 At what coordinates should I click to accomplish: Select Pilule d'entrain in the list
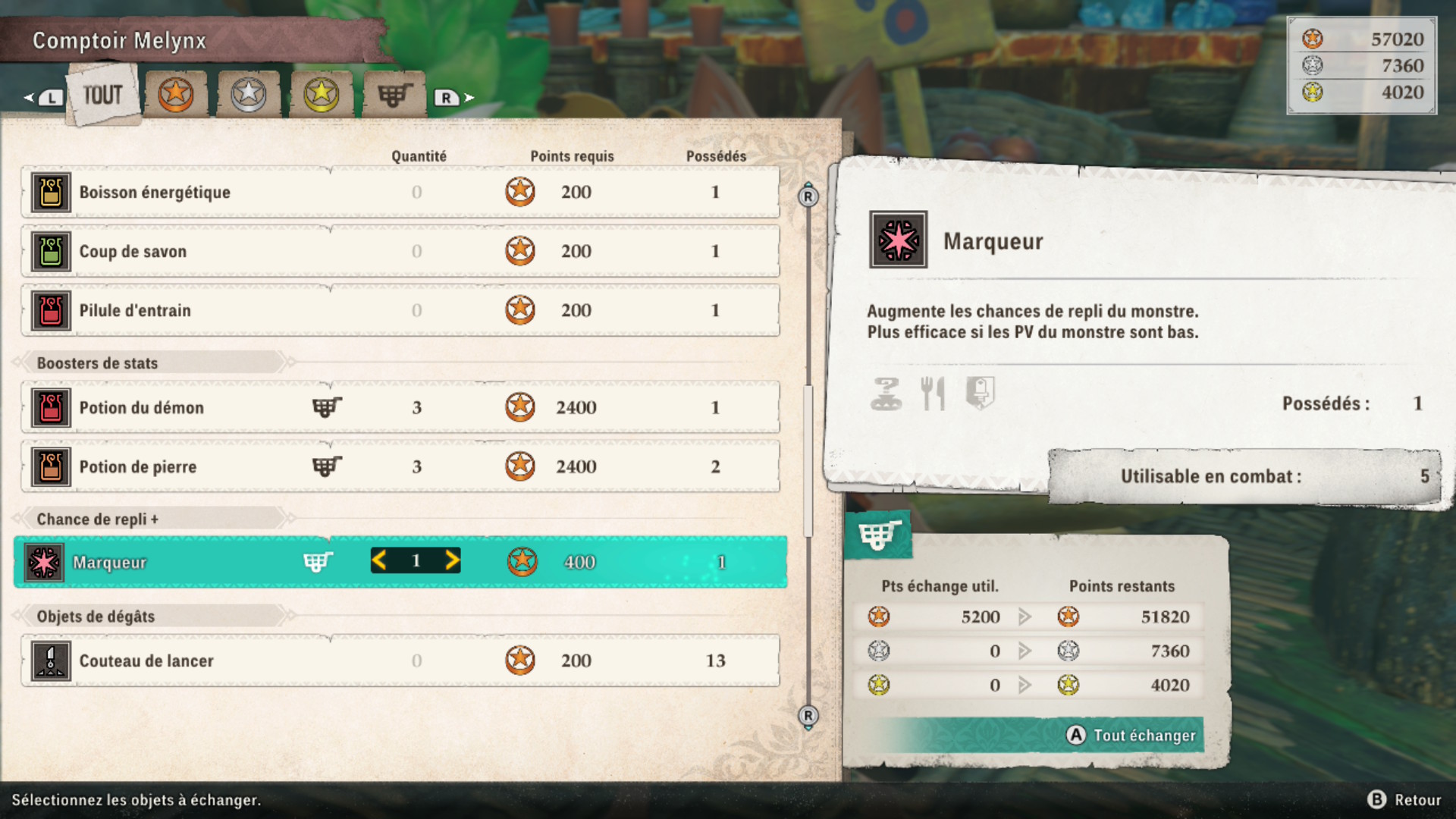pos(400,311)
